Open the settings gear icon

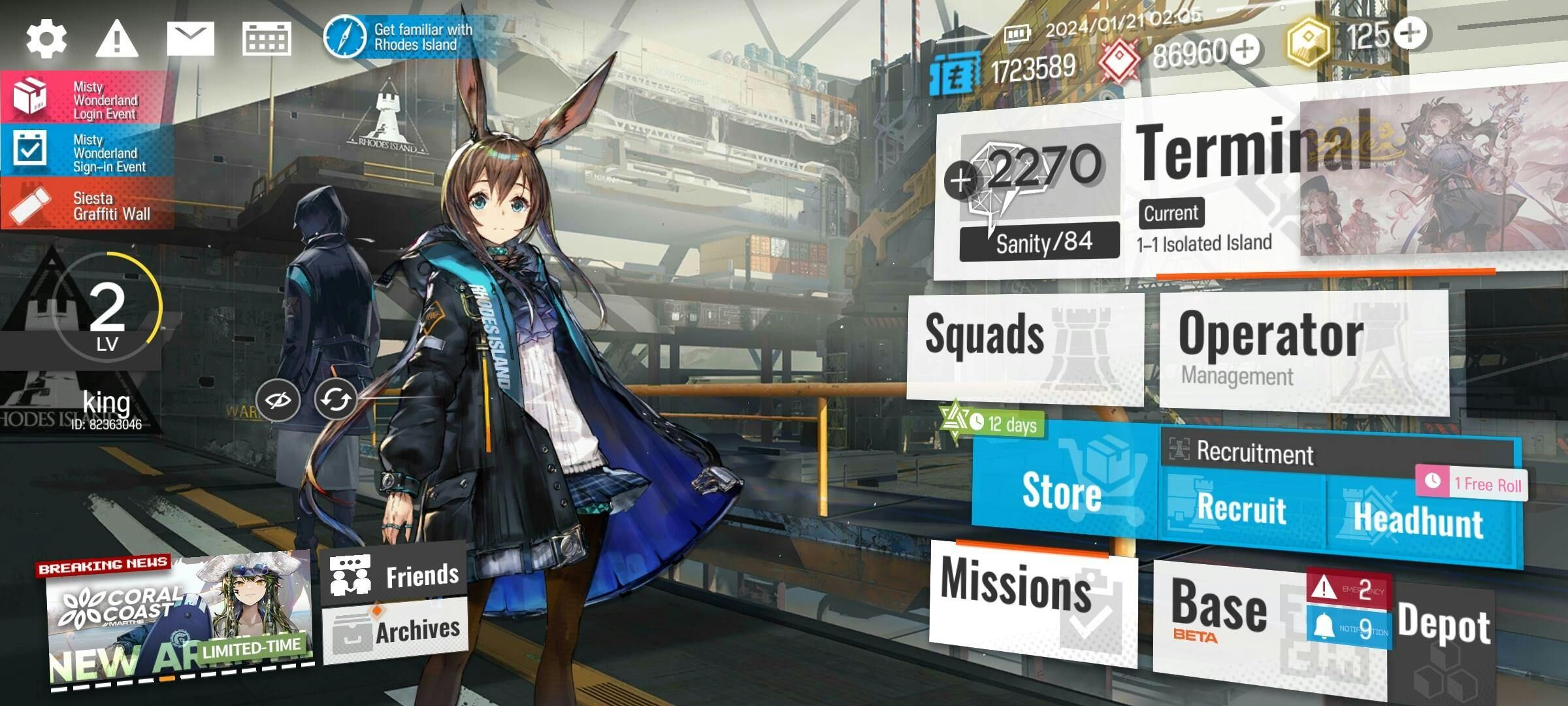[46, 38]
